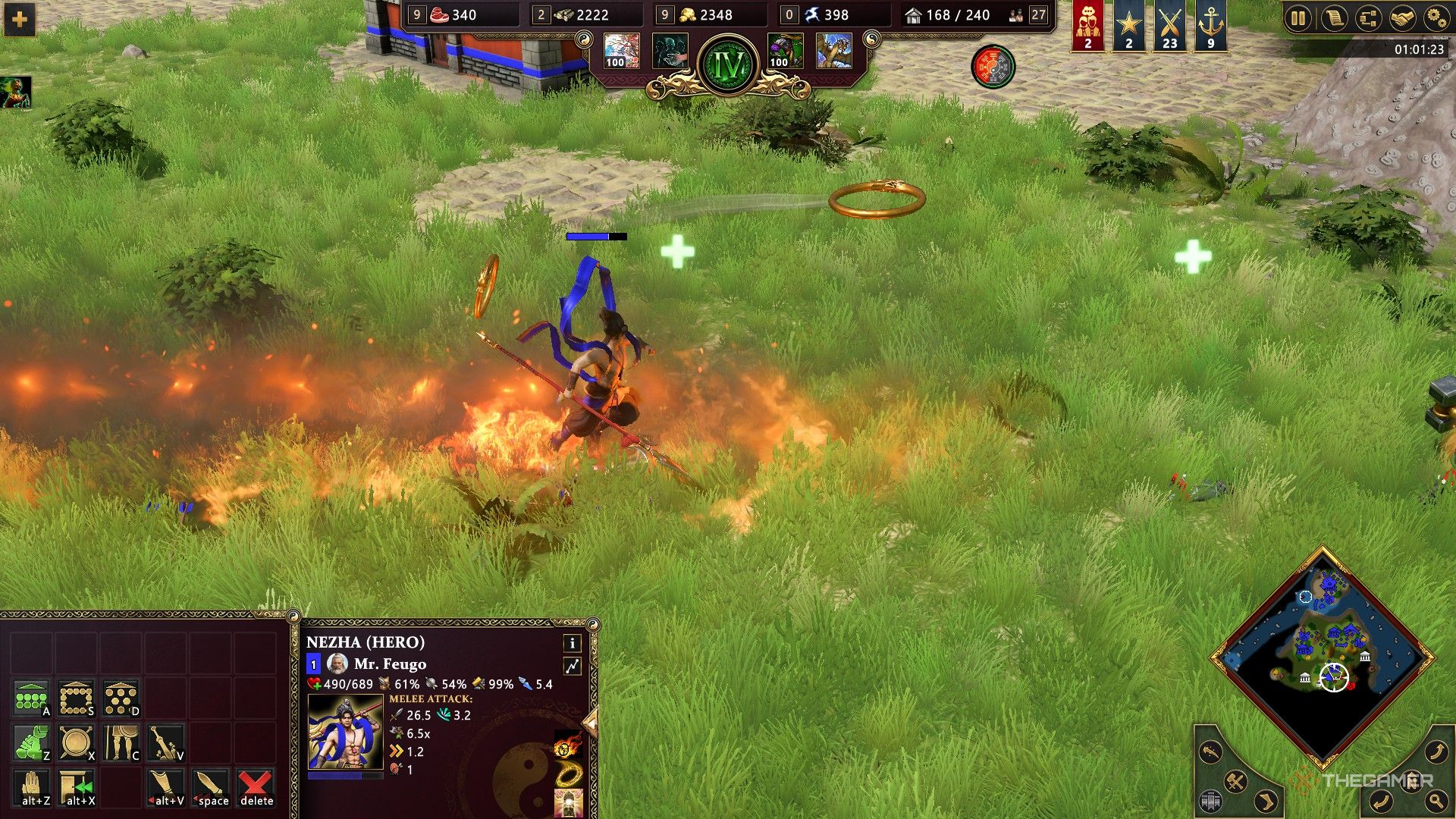Activate the minimap magnifying glass zoom
This screenshot has width=1456, height=819.
1436,801
